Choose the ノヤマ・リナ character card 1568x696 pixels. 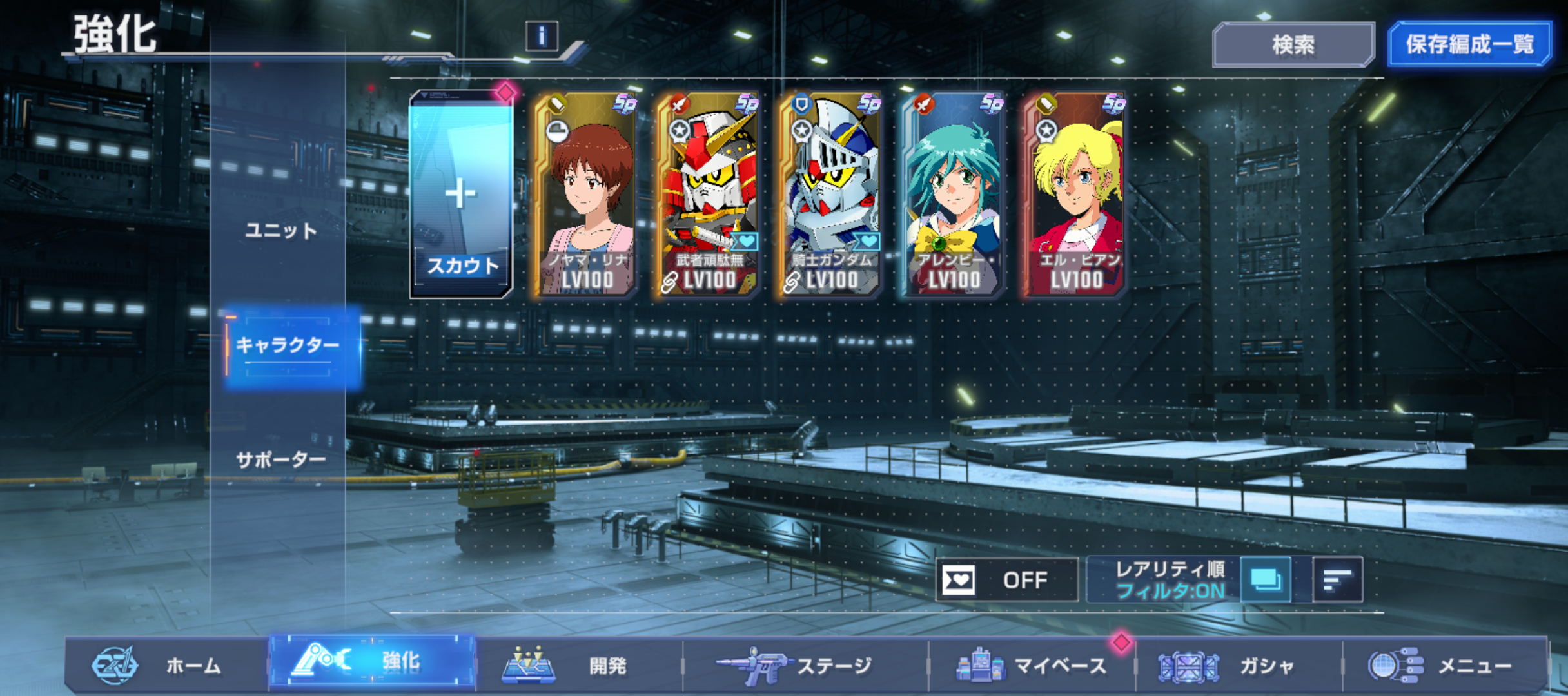[x=586, y=195]
